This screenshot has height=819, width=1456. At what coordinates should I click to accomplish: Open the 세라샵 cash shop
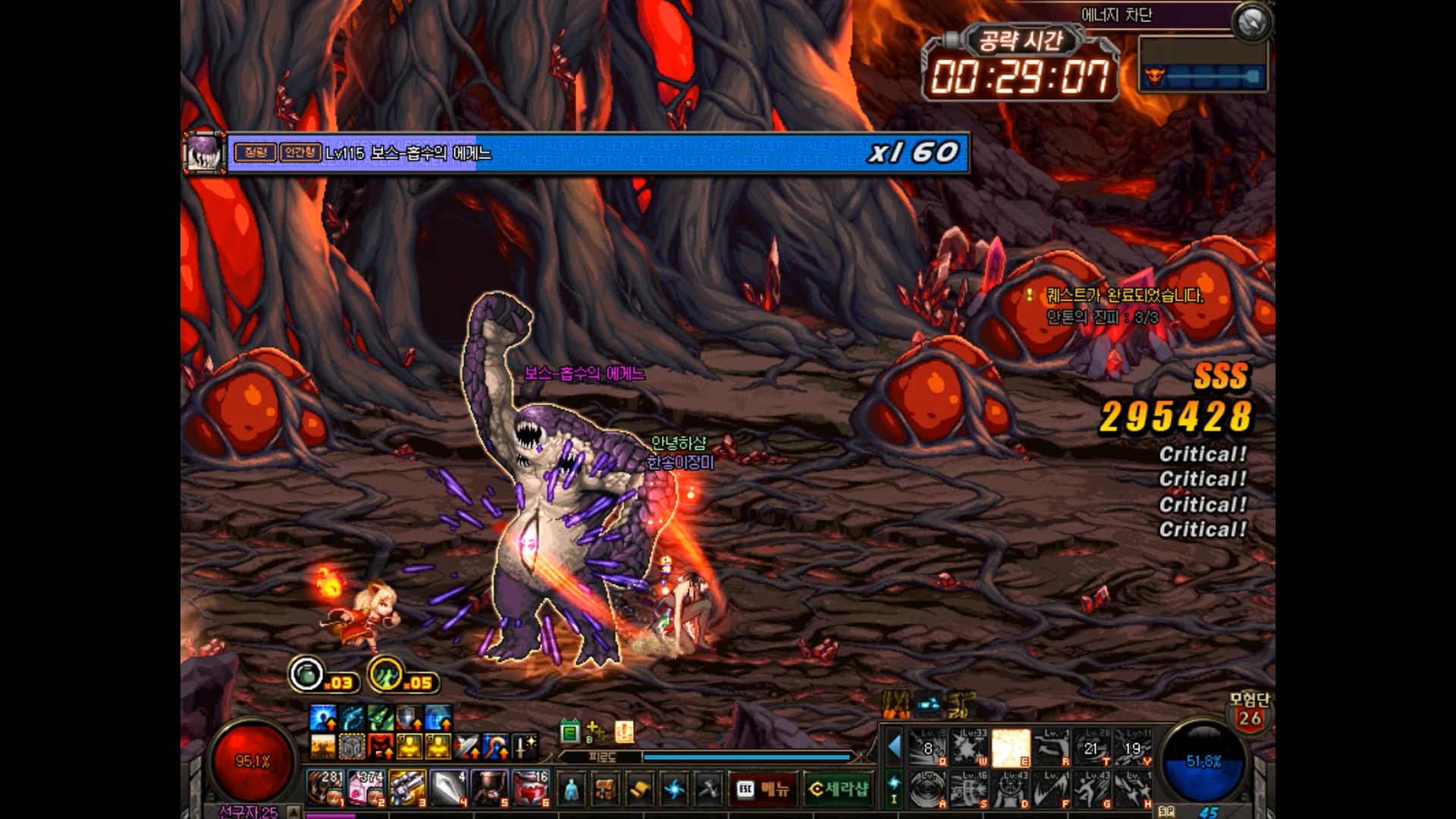pyautogui.click(x=838, y=789)
